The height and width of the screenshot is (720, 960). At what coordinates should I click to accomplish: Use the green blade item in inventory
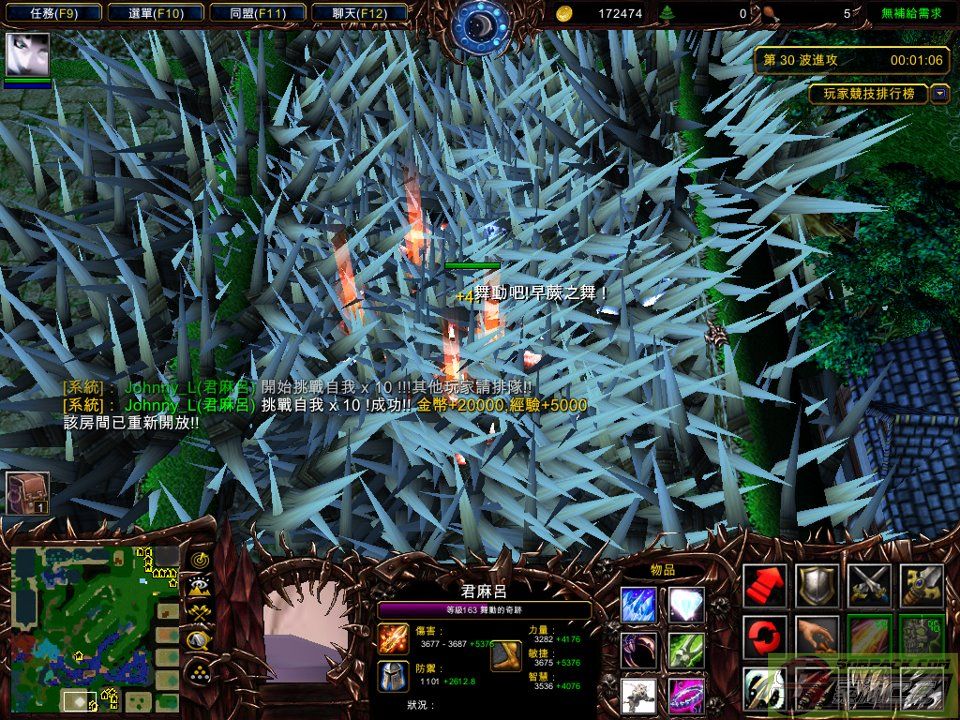tap(686, 650)
